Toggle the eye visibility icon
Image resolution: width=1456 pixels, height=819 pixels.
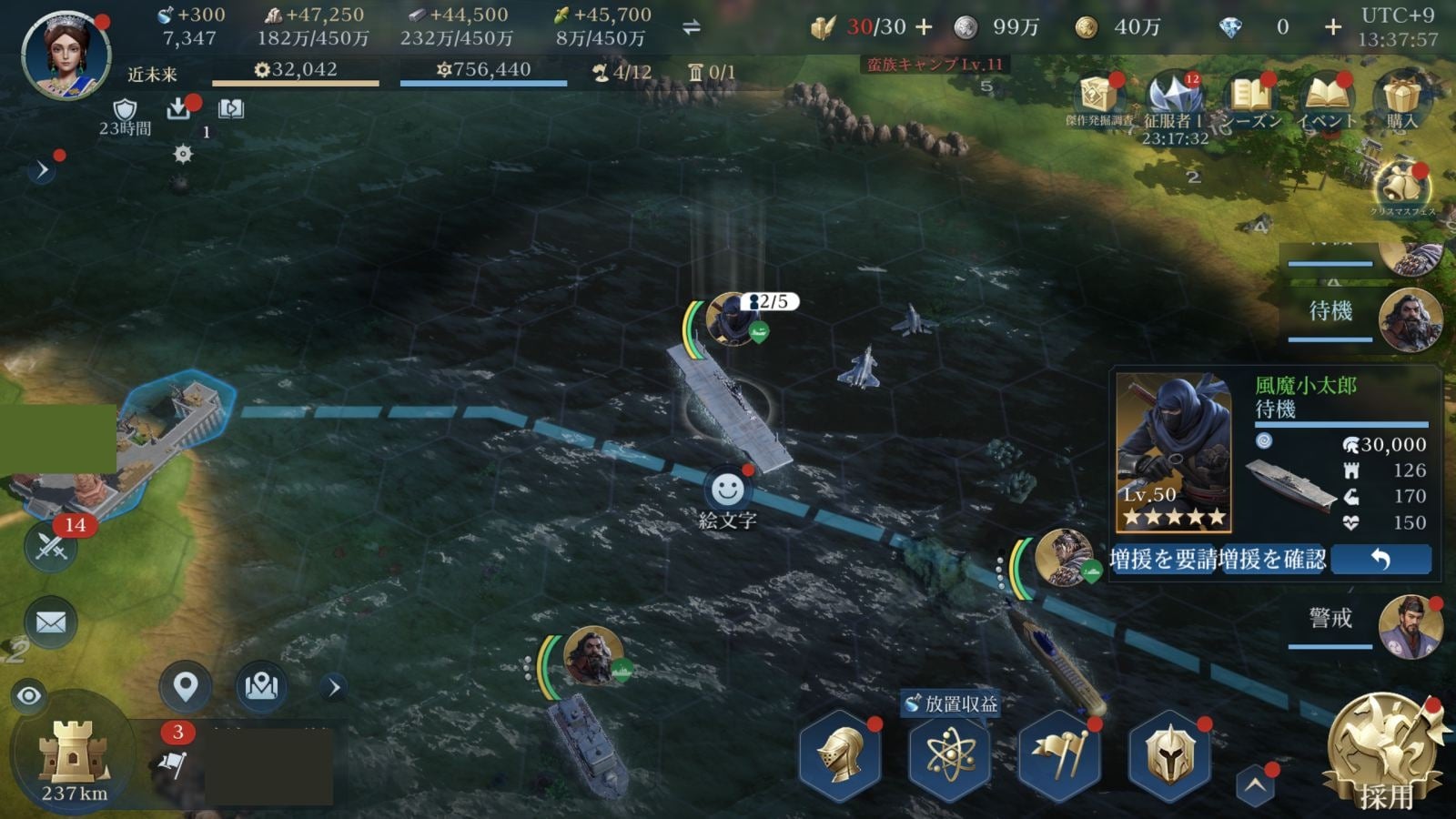29,696
